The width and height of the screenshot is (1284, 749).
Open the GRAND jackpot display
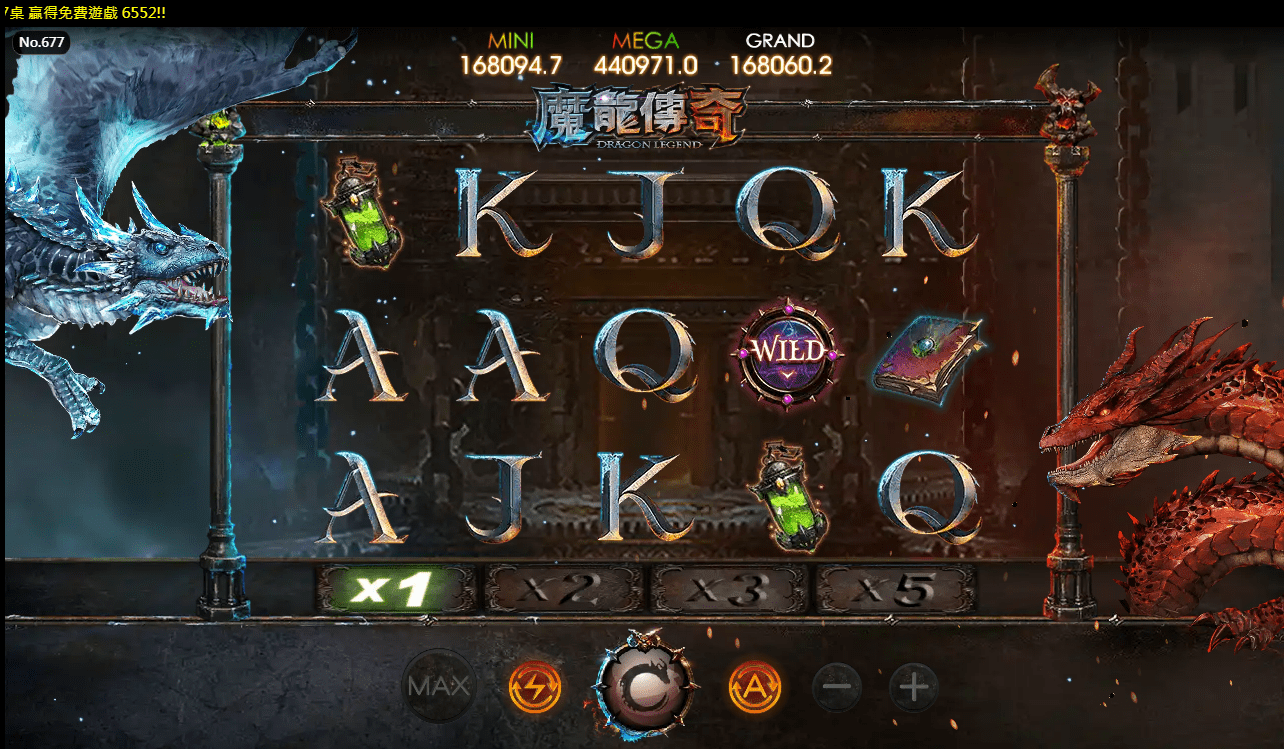tap(782, 52)
